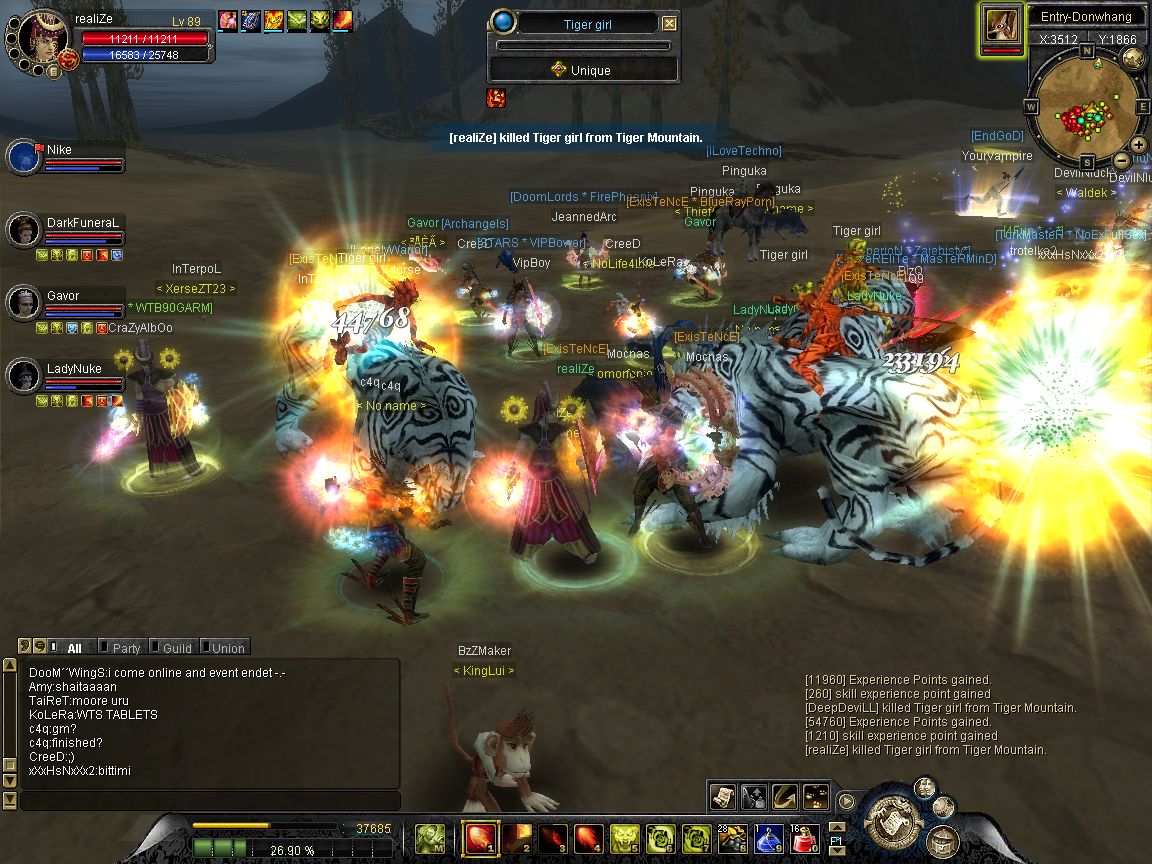Activate the fire skill in slot 1
Image resolution: width=1152 pixels, height=864 pixels.
click(480, 837)
